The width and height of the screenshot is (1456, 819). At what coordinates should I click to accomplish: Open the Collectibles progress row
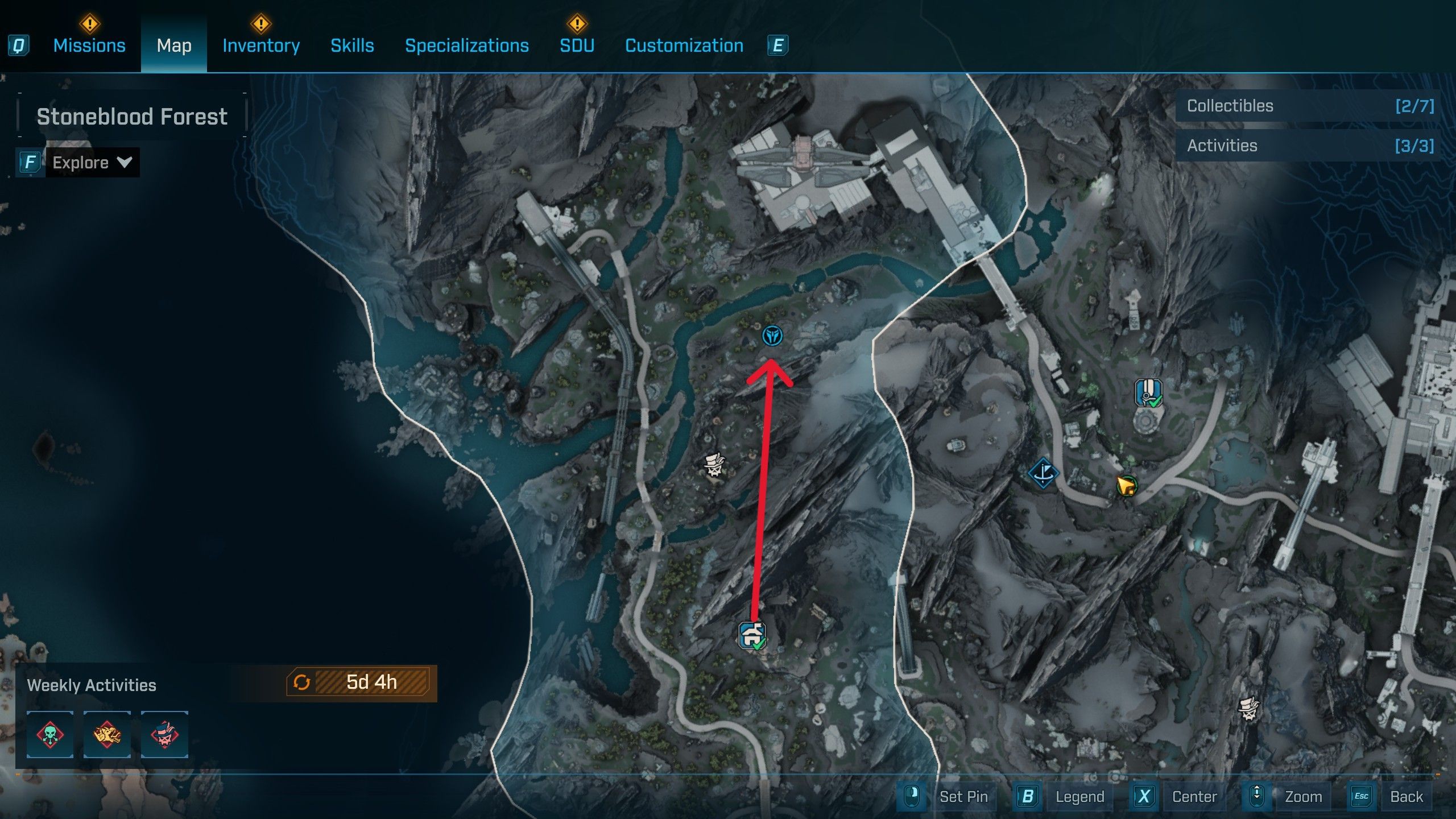[1309, 106]
